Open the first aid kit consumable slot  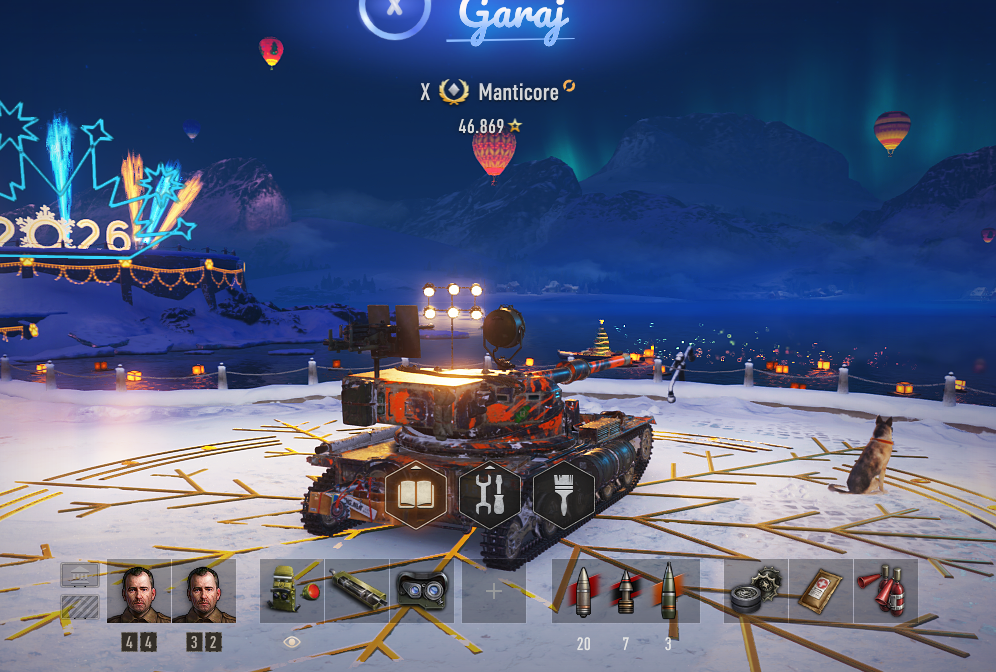821,591
